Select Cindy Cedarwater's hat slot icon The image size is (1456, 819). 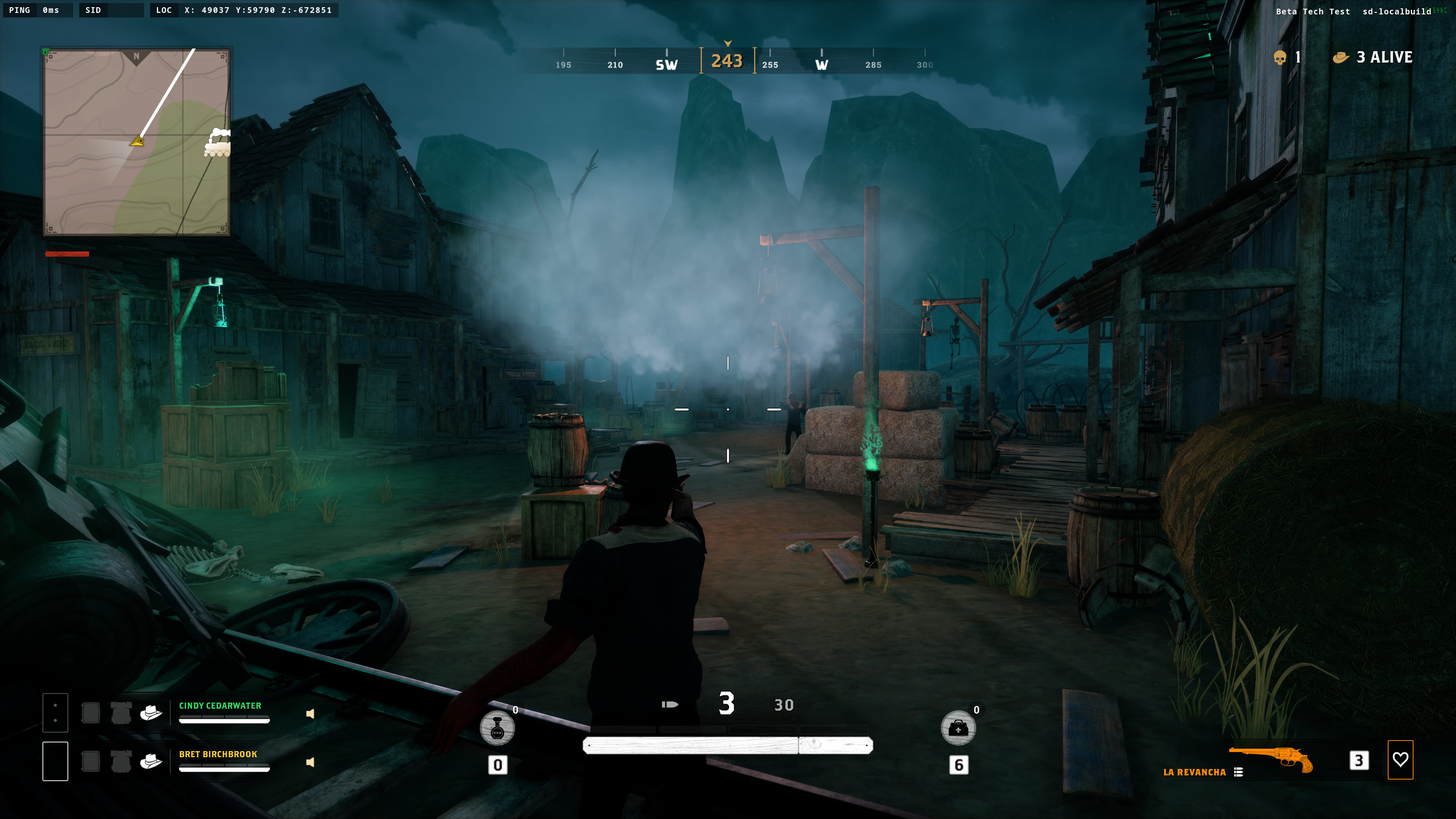152,713
